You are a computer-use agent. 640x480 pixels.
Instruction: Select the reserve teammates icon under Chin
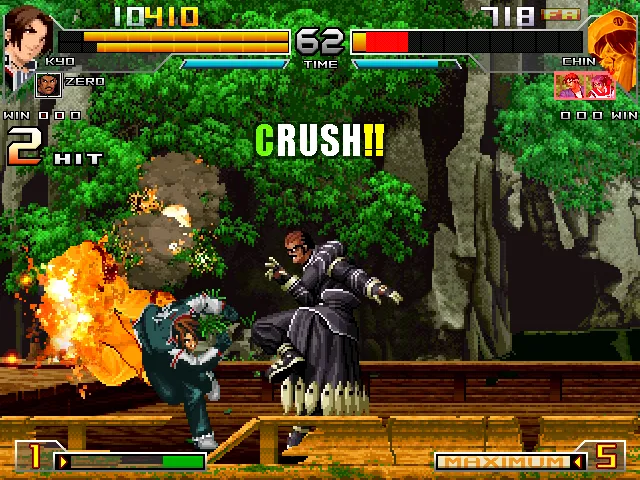pos(585,85)
